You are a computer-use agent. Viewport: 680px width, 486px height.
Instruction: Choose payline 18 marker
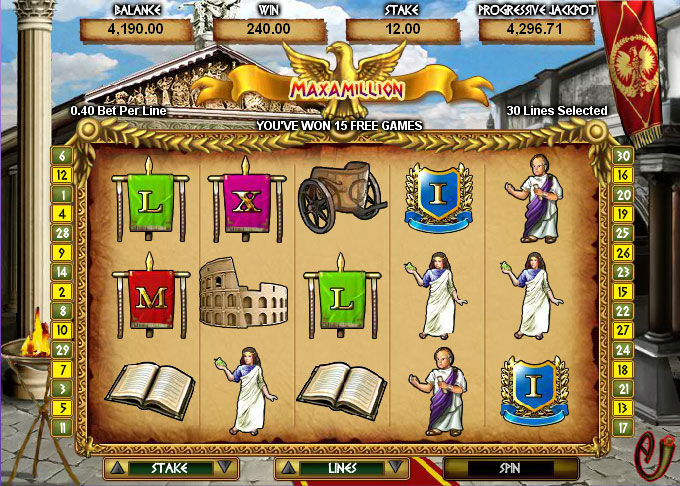[x=621, y=369]
